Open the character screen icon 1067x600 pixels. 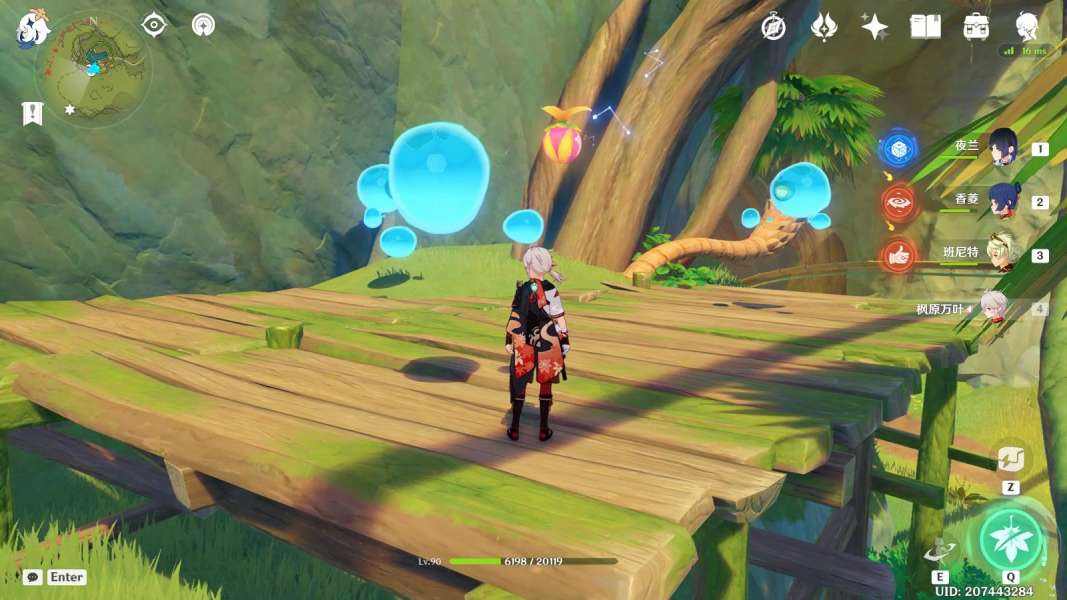pyautogui.click(x=1027, y=25)
